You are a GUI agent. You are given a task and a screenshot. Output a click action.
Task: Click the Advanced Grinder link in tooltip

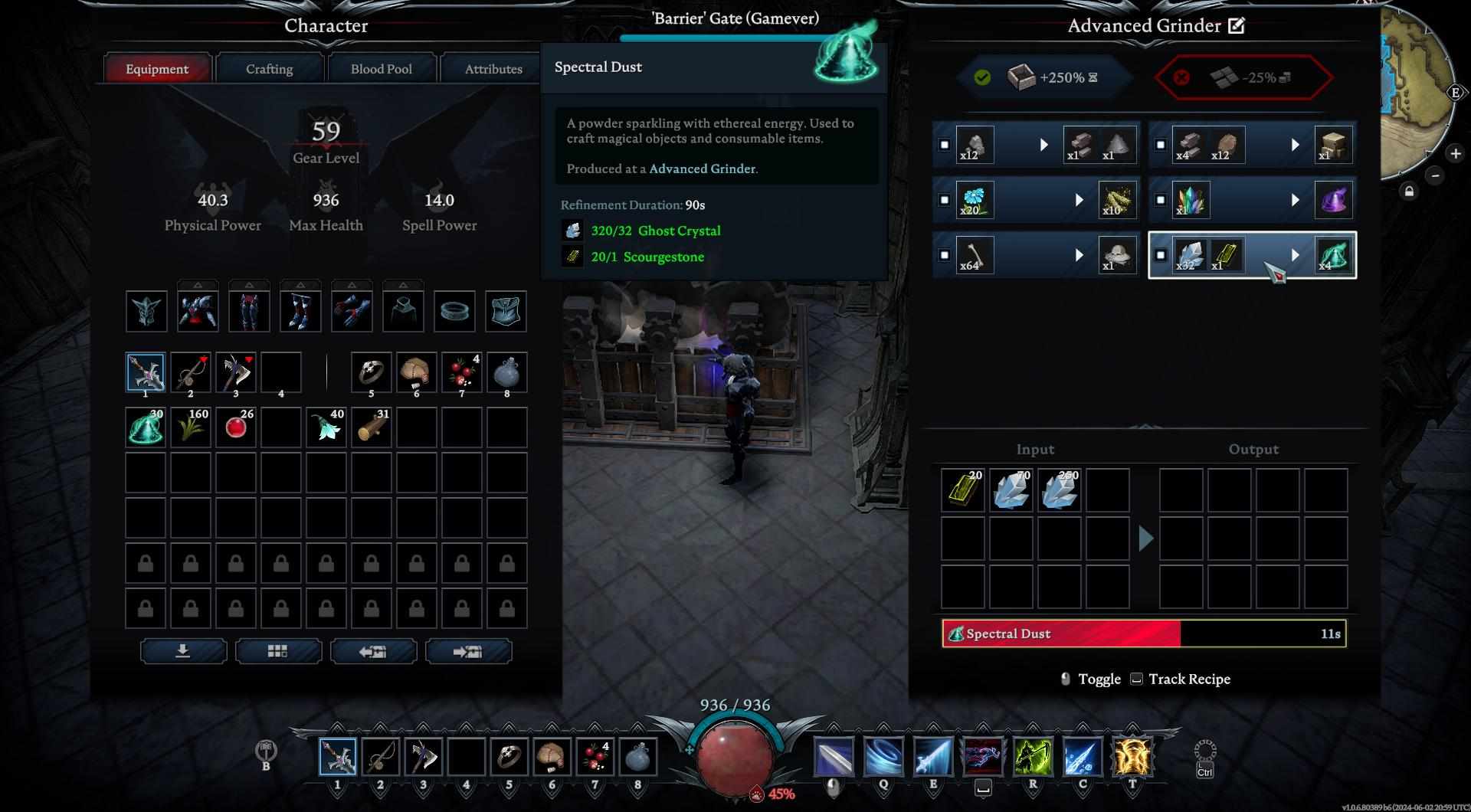click(x=702, y=169)
